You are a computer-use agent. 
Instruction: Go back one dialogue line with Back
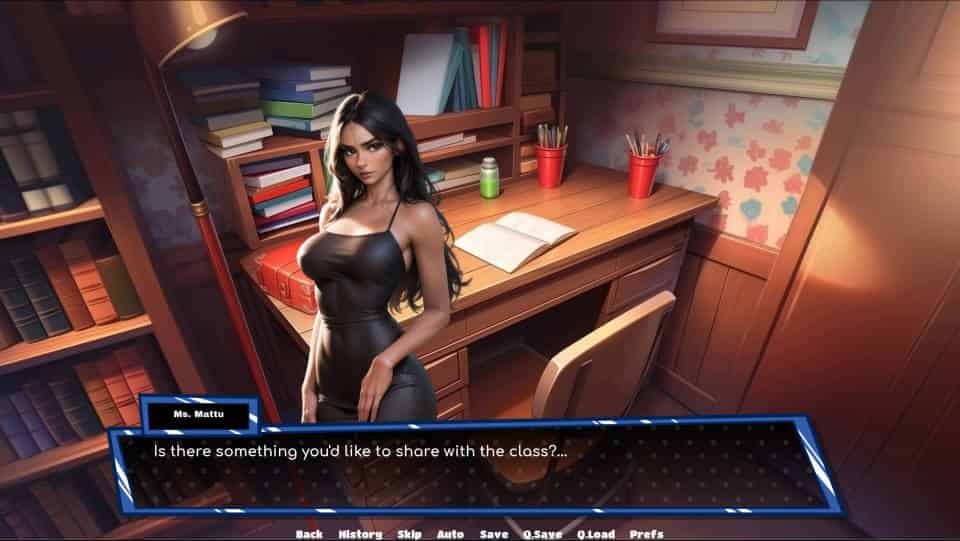coord(309,534)
